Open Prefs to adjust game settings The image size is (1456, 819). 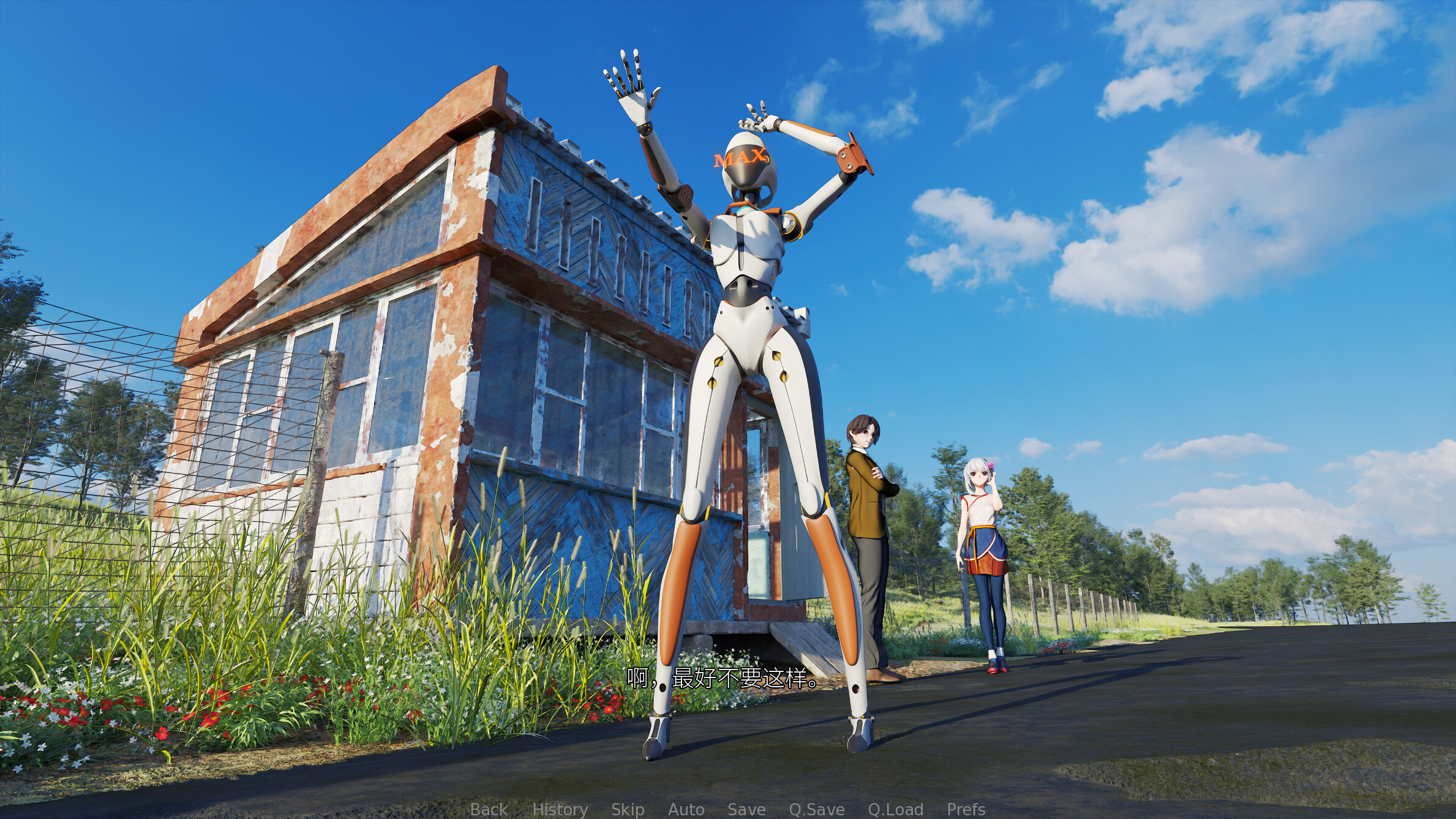(x=965, y=809)
